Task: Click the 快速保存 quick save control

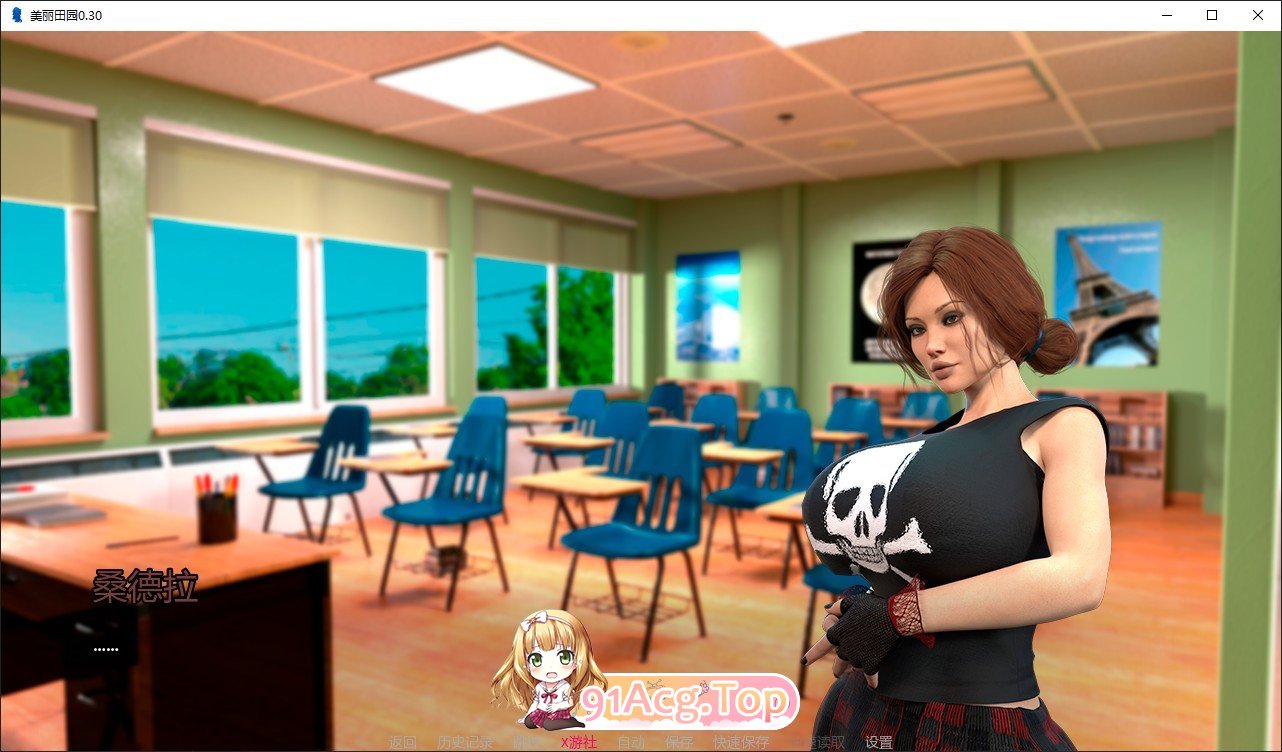Action: coord(738,744)
